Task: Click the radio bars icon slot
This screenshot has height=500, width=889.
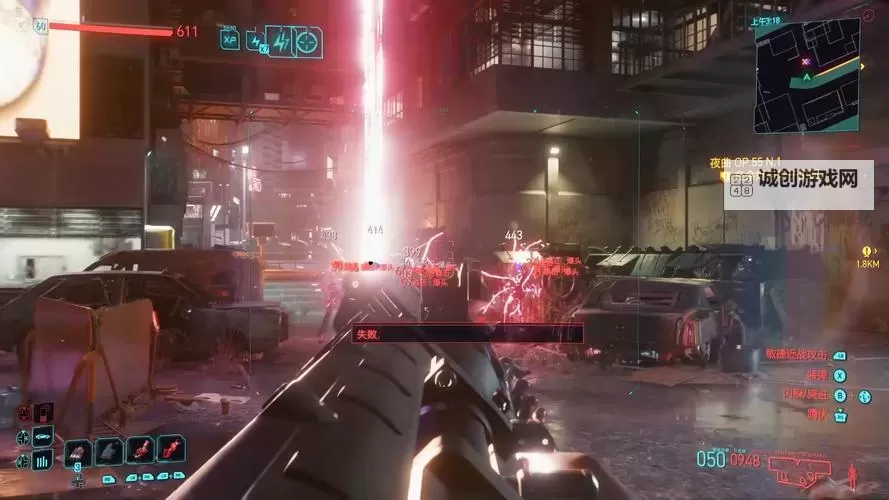Action: click(x=43, y=460)
